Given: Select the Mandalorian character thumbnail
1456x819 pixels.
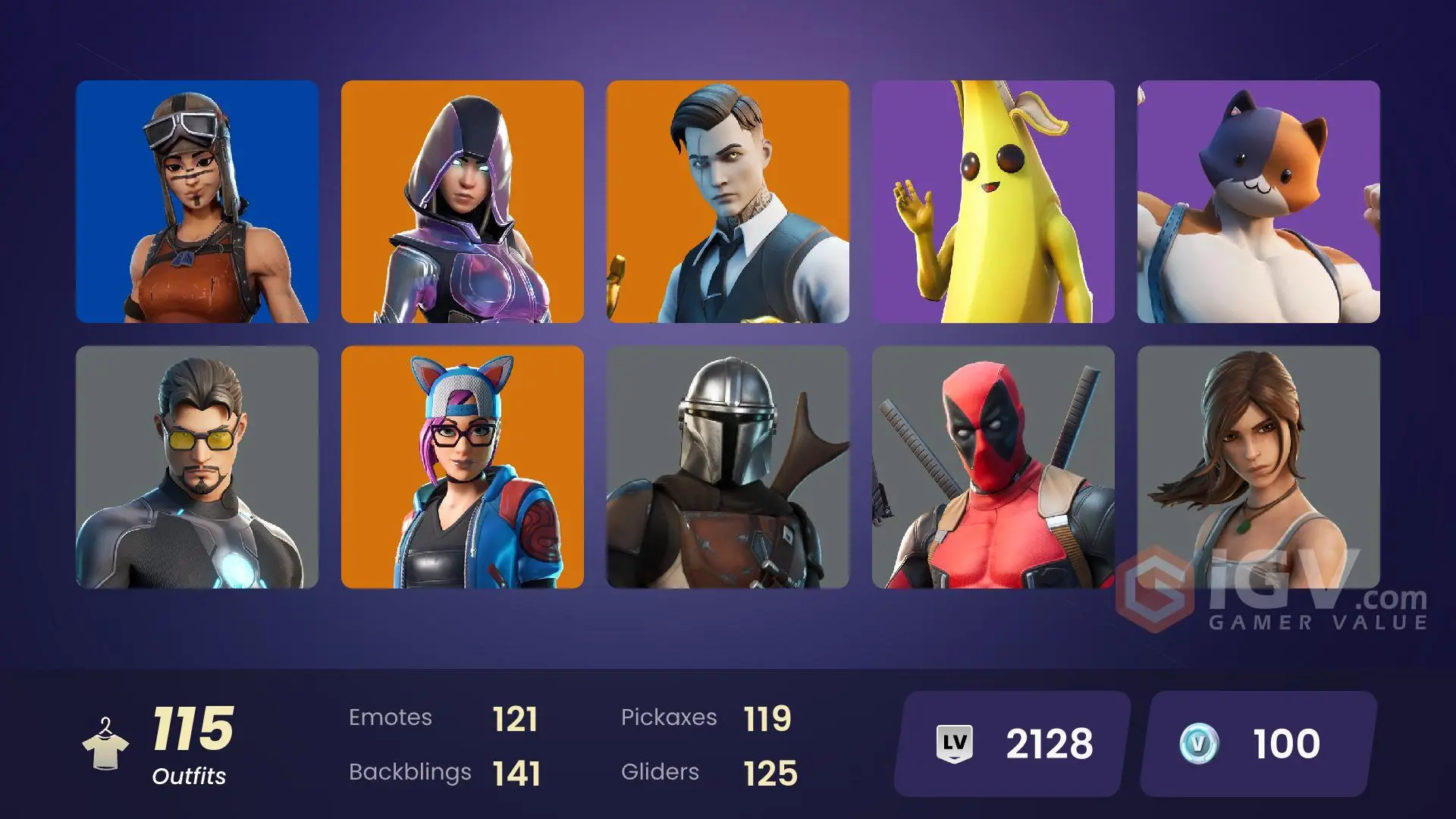Looking at the screenshot, I should (728, 466).
